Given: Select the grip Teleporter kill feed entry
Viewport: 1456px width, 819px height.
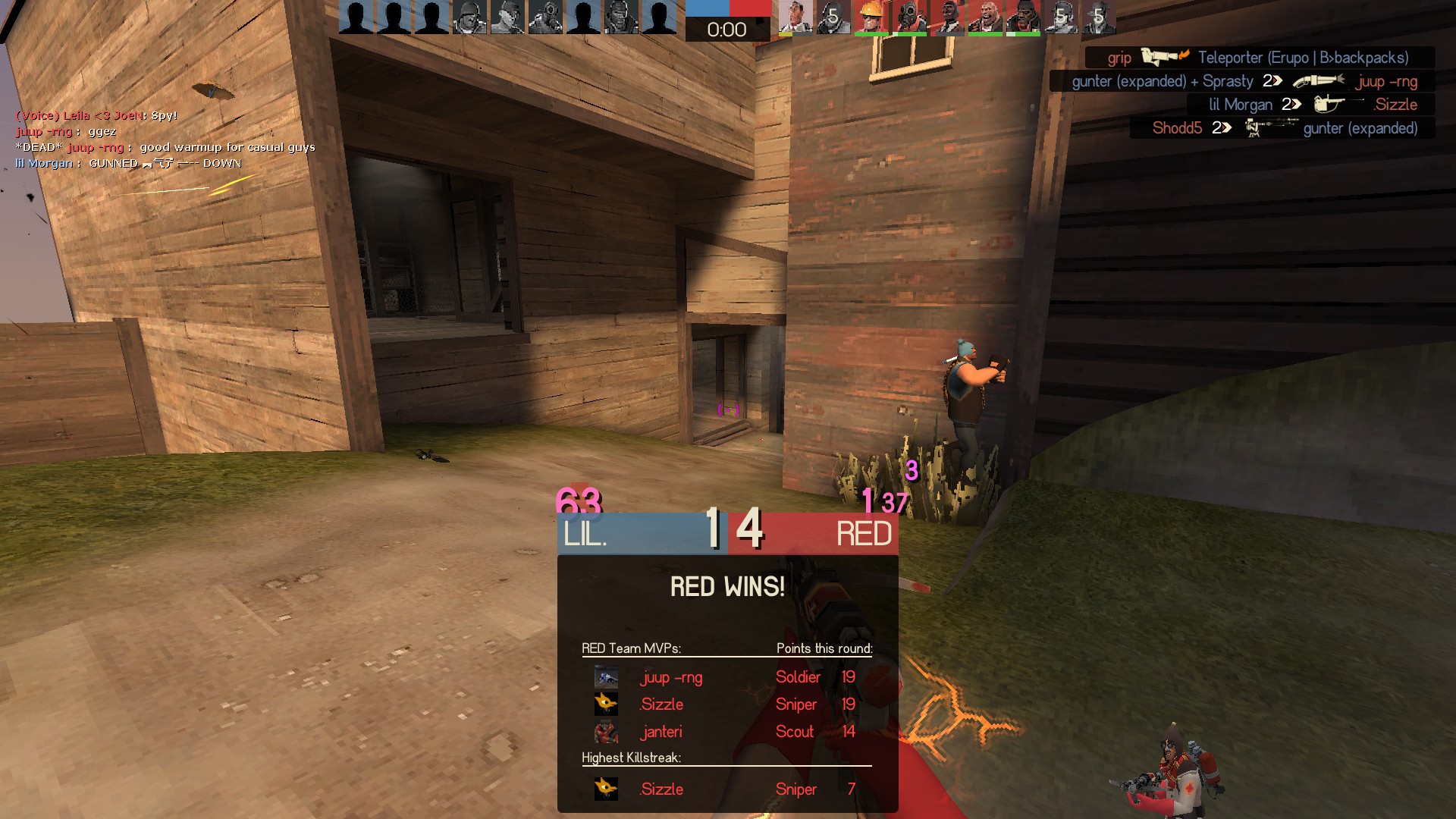Looking at the screenshot, I should (1259, 58).
